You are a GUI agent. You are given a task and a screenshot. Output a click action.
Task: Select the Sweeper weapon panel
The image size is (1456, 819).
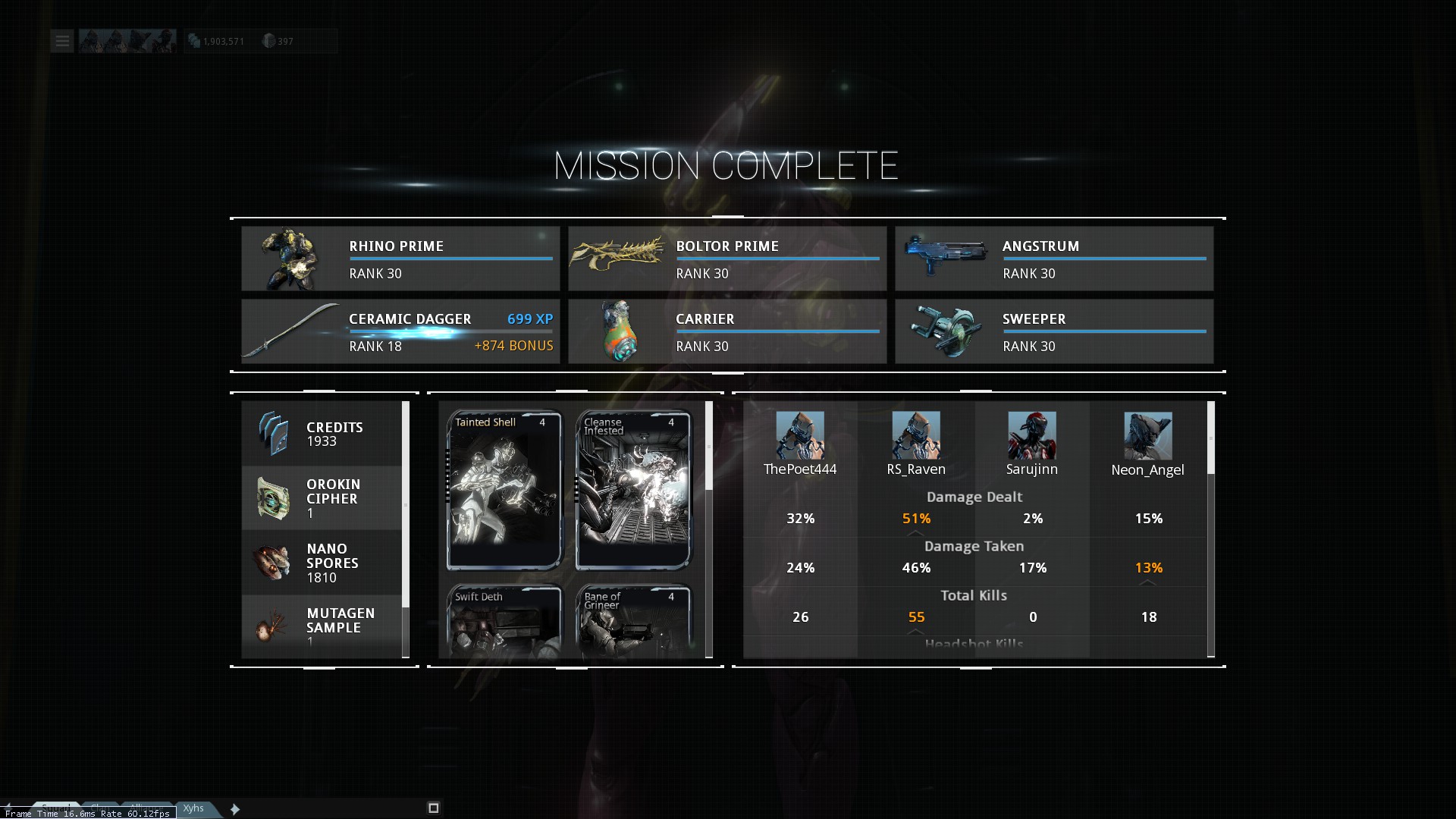point(1053,331)
